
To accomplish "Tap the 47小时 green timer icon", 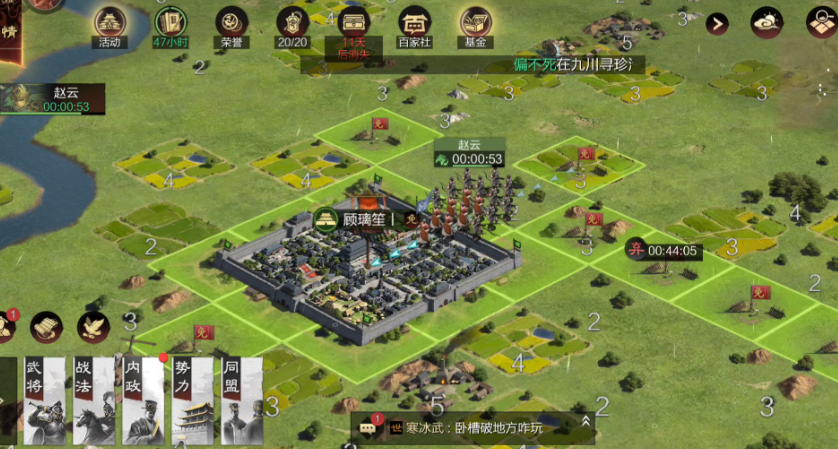I will pyautogui.click(x=171, y=24).
